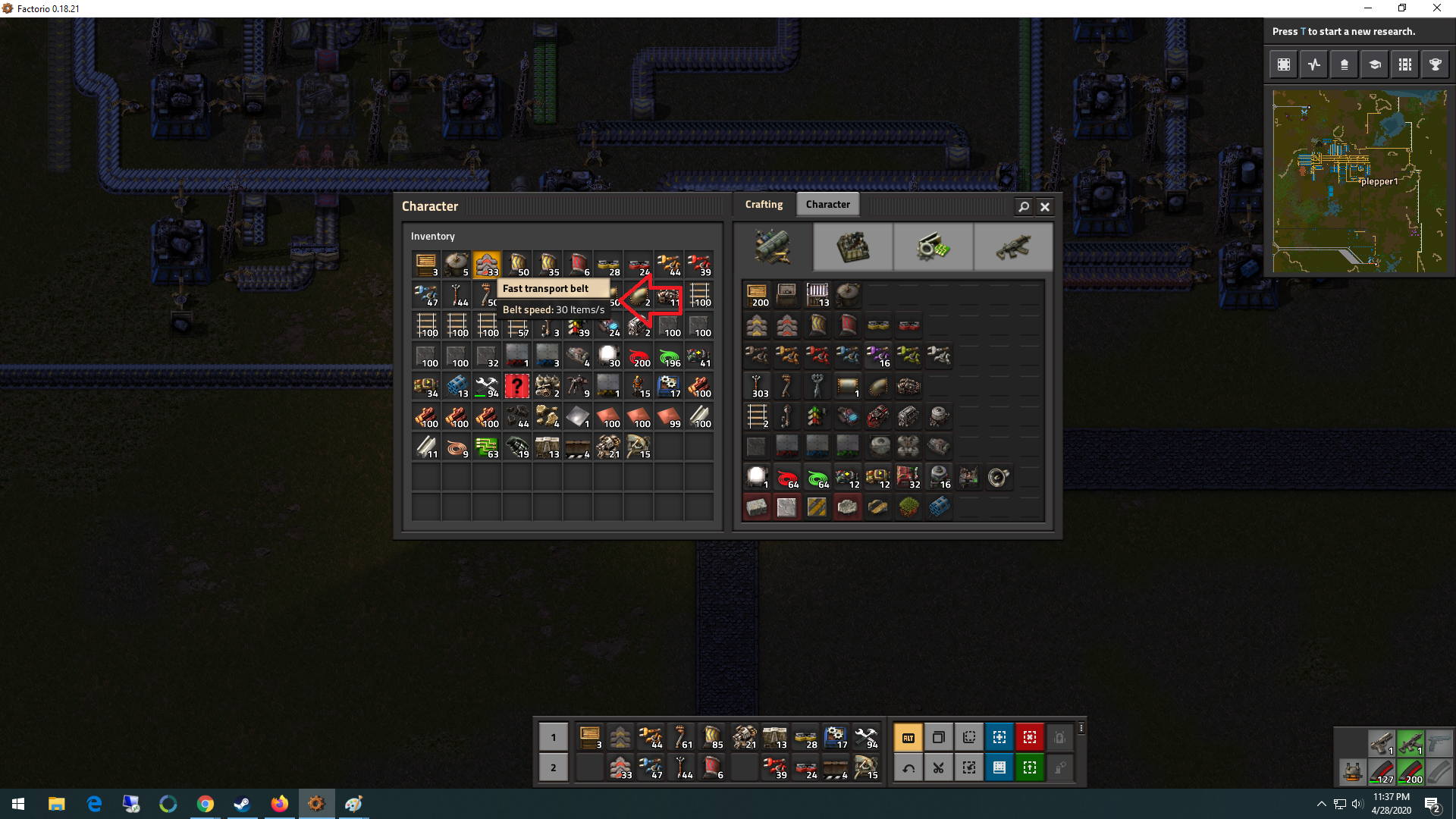The width and height of the screenshot is (1456, 819).
Task: Open tips and tricks via graduation cap button
Action: point(1375,64)
